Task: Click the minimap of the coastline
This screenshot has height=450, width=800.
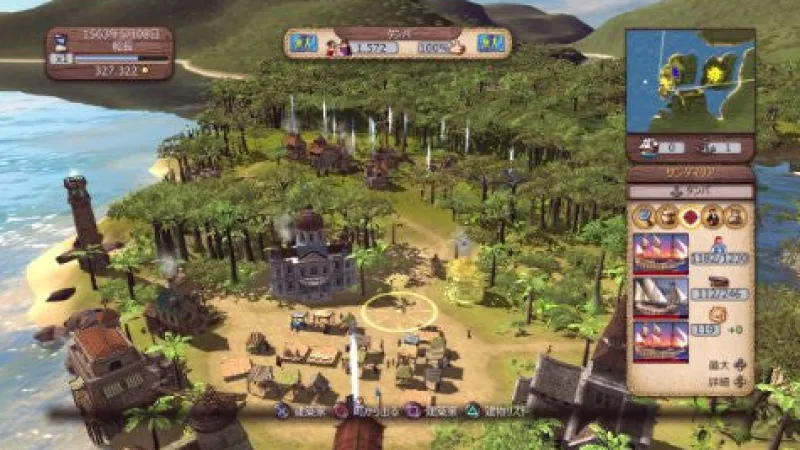Action: [x=690, y=81]
